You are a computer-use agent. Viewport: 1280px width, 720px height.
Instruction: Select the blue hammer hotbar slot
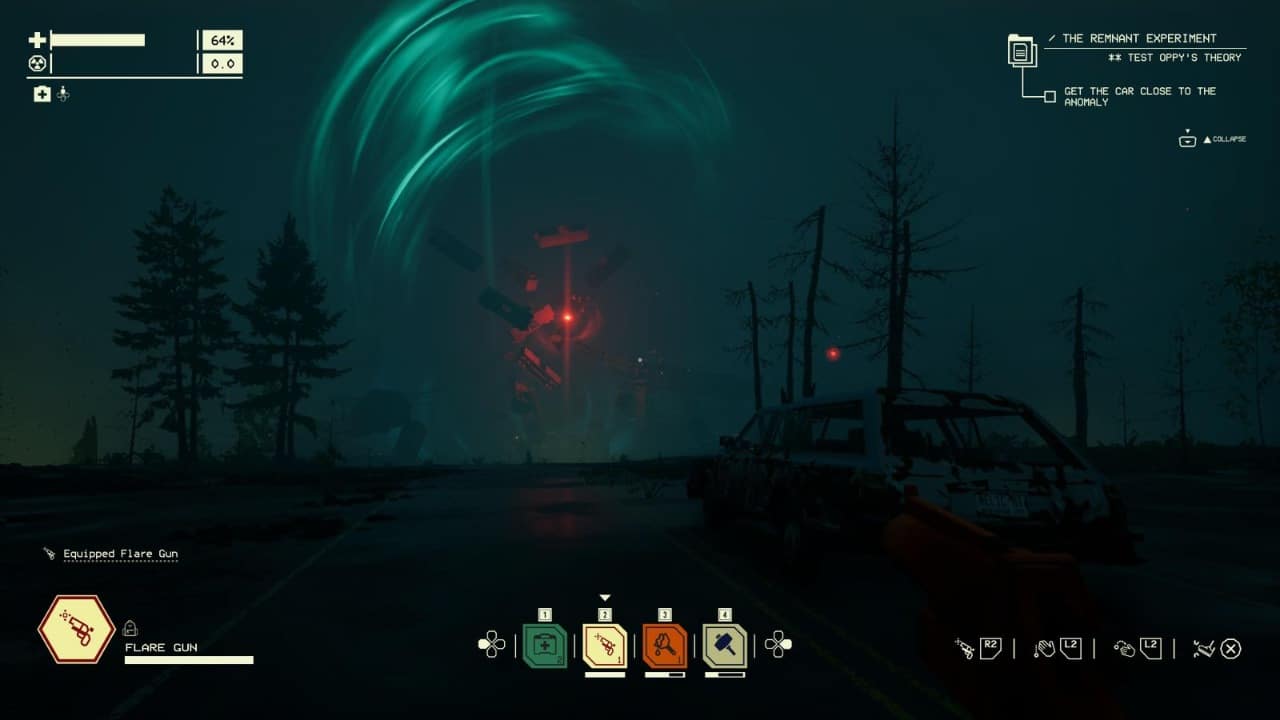click(725, 645)
